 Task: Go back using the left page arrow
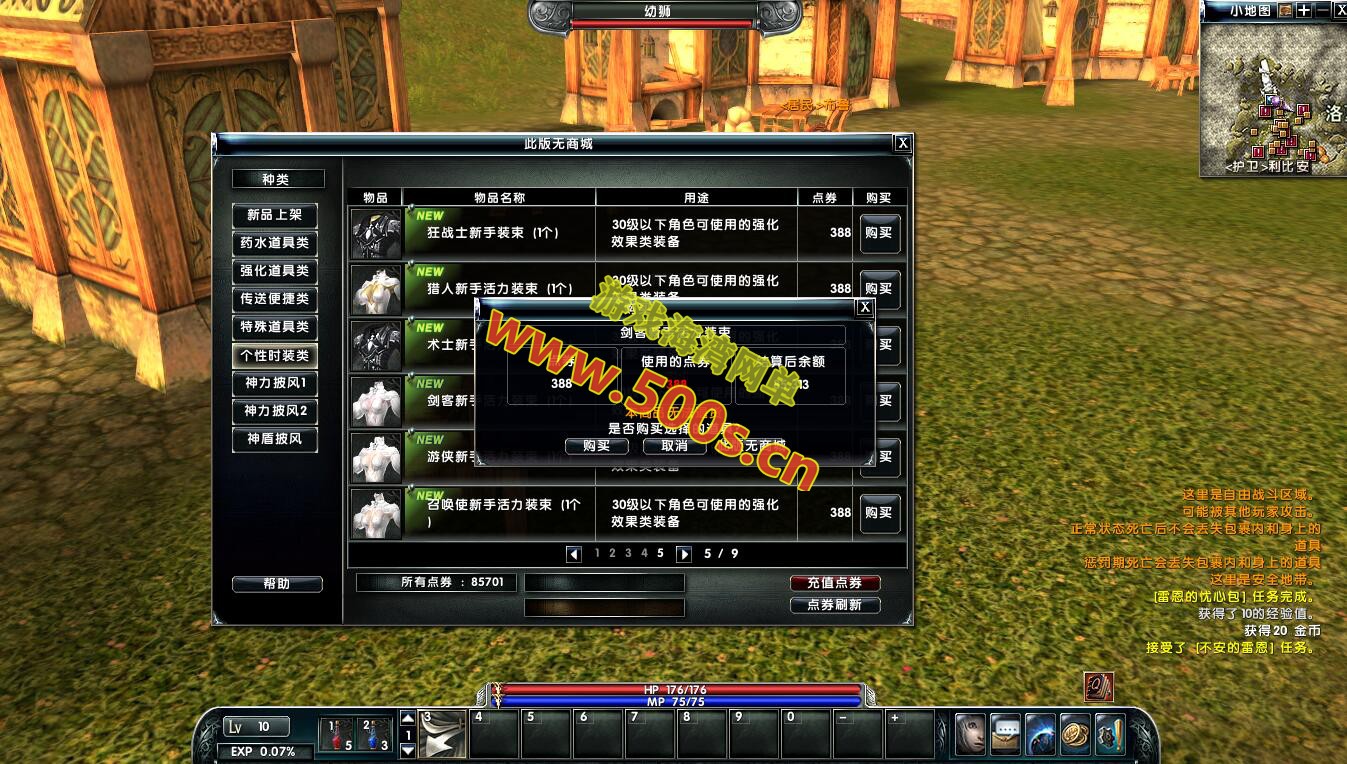click(x=572, y=554)
